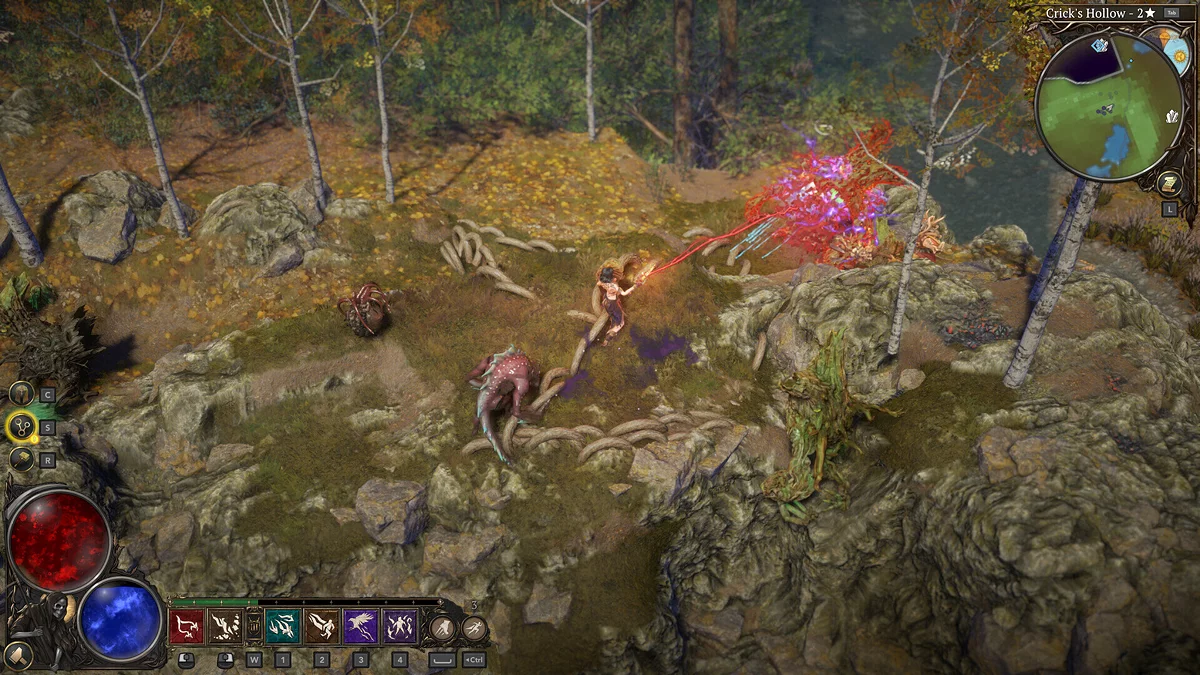Trigger the brown skill in slot 2
Viewport: 1200px width, 675px height.
(322, 627)
